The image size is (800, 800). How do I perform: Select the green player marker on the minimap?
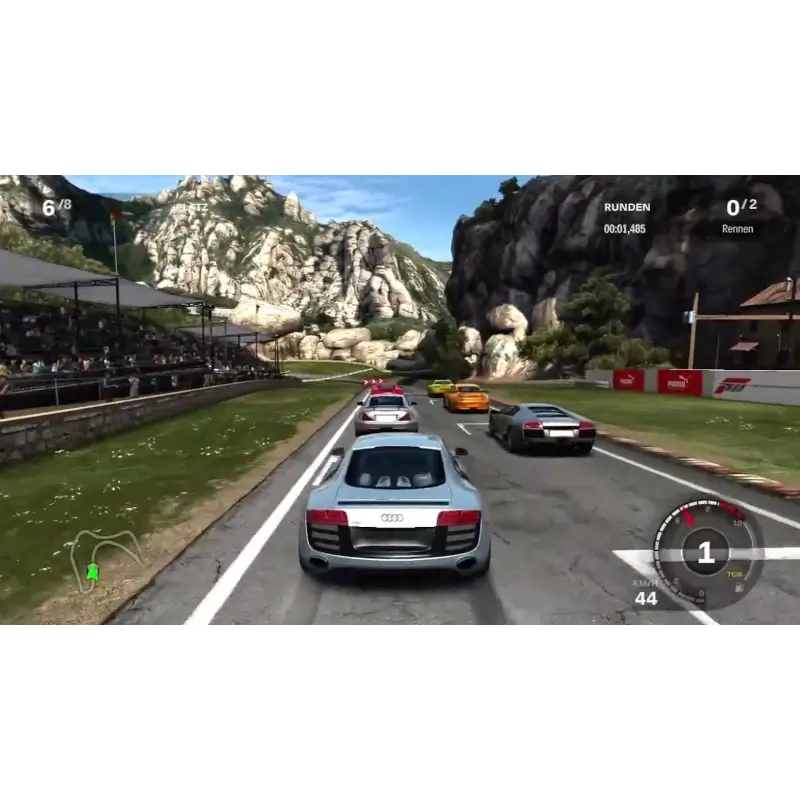pos(93,572)
